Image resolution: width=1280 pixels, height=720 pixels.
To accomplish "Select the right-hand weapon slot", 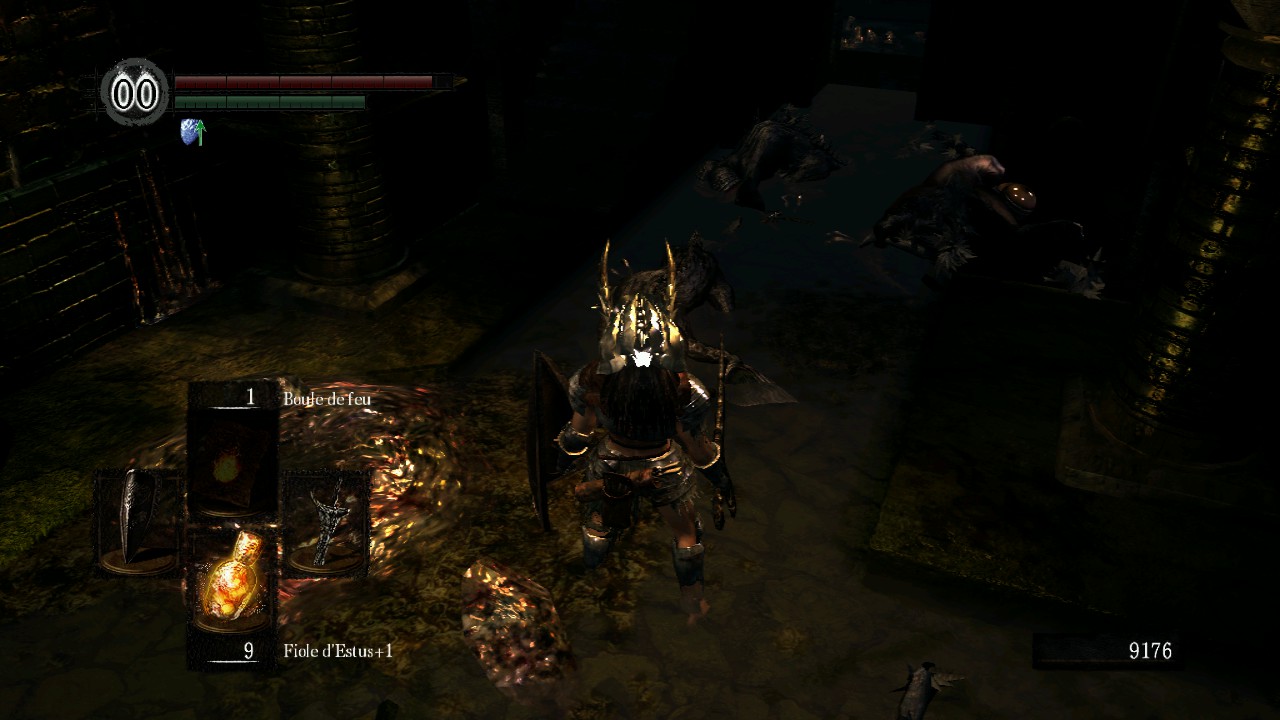I will (x=326, y=522).
